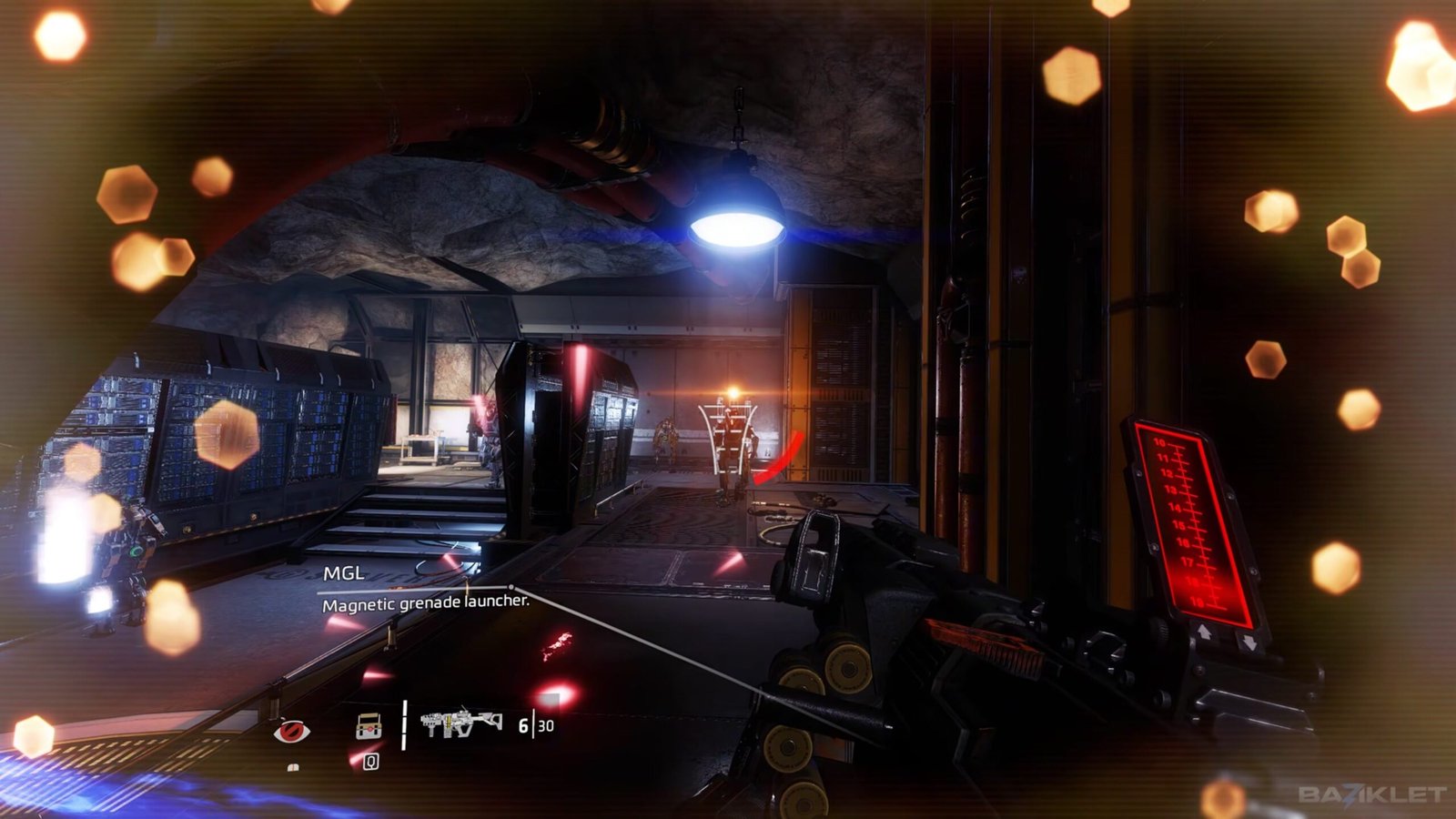This screenshot has height=819, width=1456.
Task: Select the MGL grenade launcher weapon icon
Action: (x=460, y=723)
